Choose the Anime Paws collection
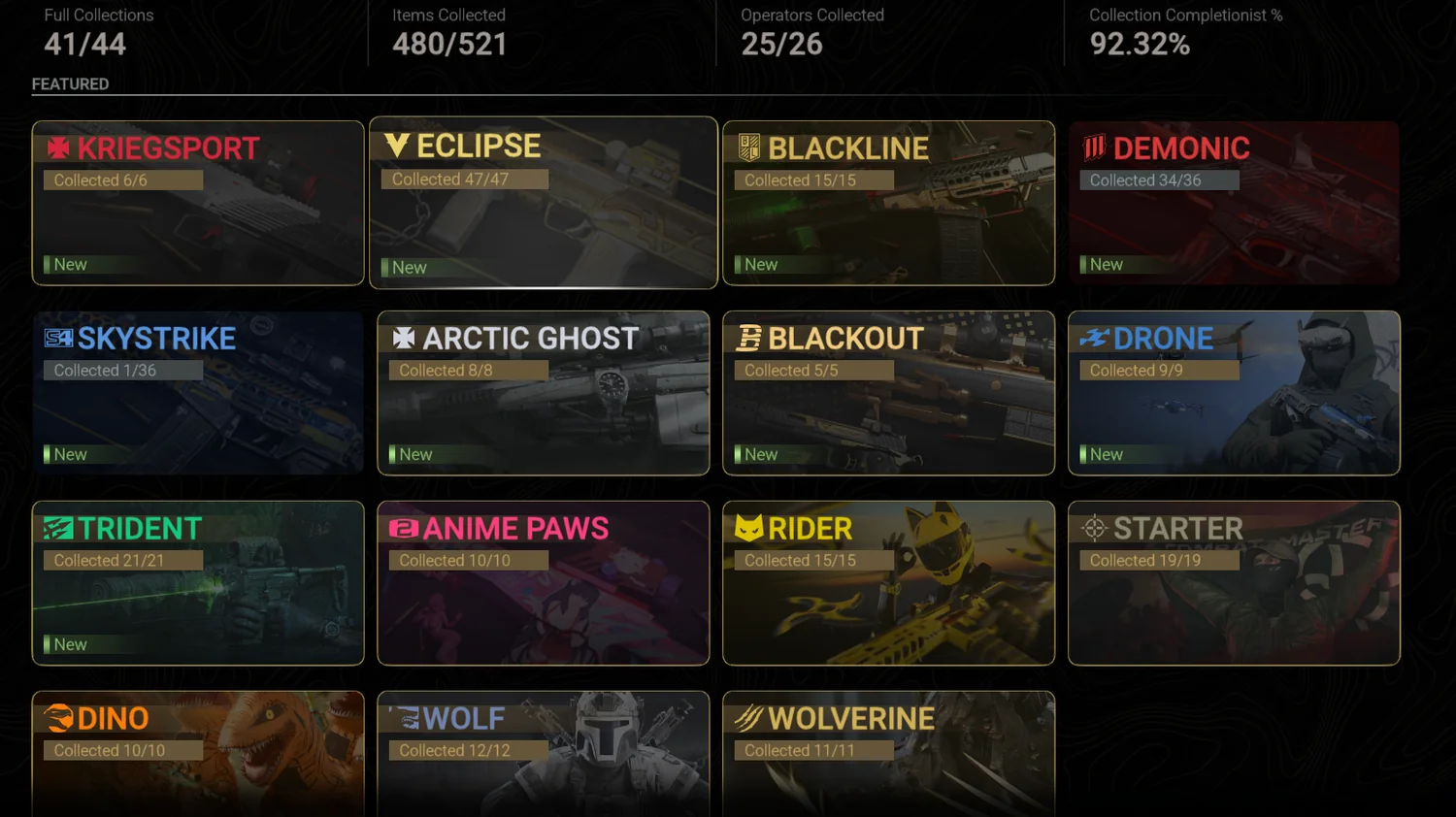Image resolution: width=1456 pixels, height=817 pixels. tap(544, 583)
